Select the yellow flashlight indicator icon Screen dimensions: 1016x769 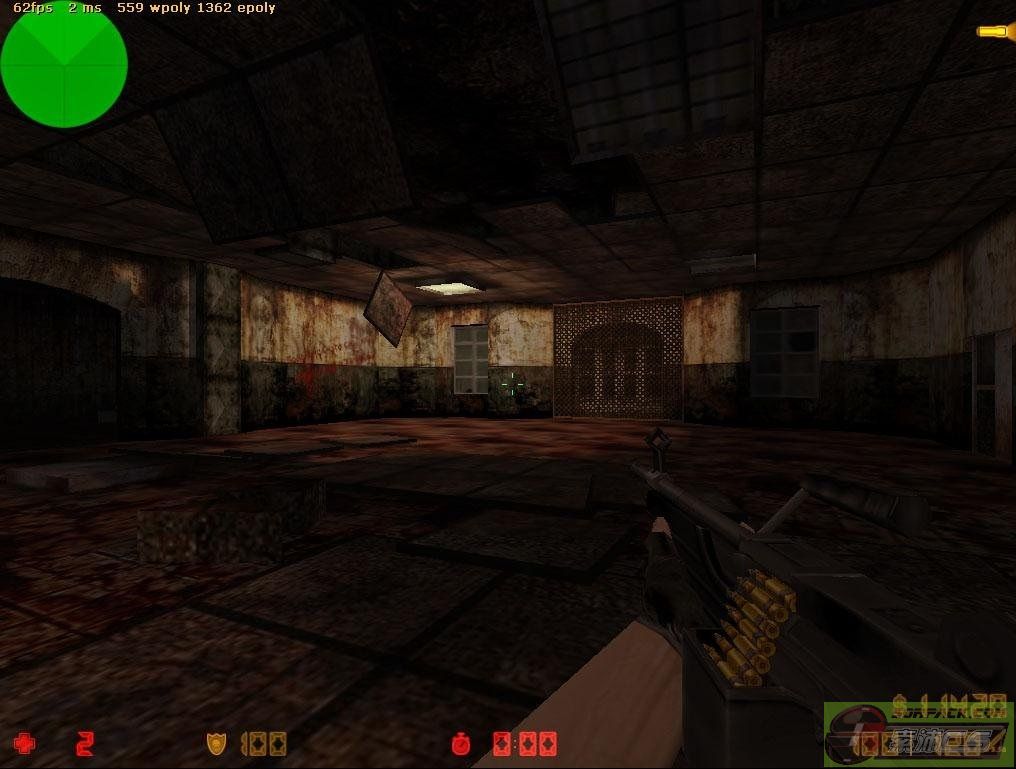[994, 31]
